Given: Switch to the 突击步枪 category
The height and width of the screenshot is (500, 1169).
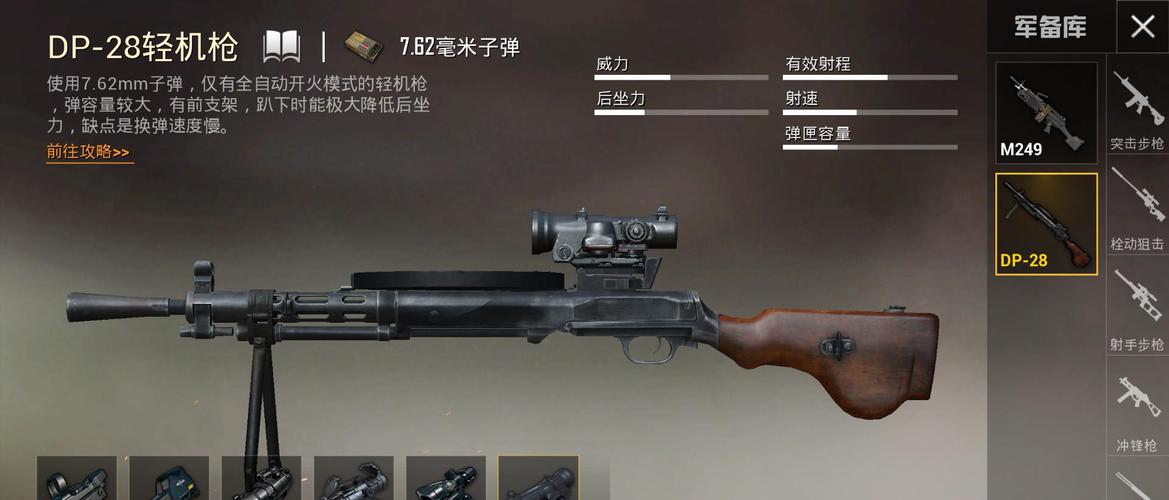Looking at the screenshot, I should click(1137, 111).
